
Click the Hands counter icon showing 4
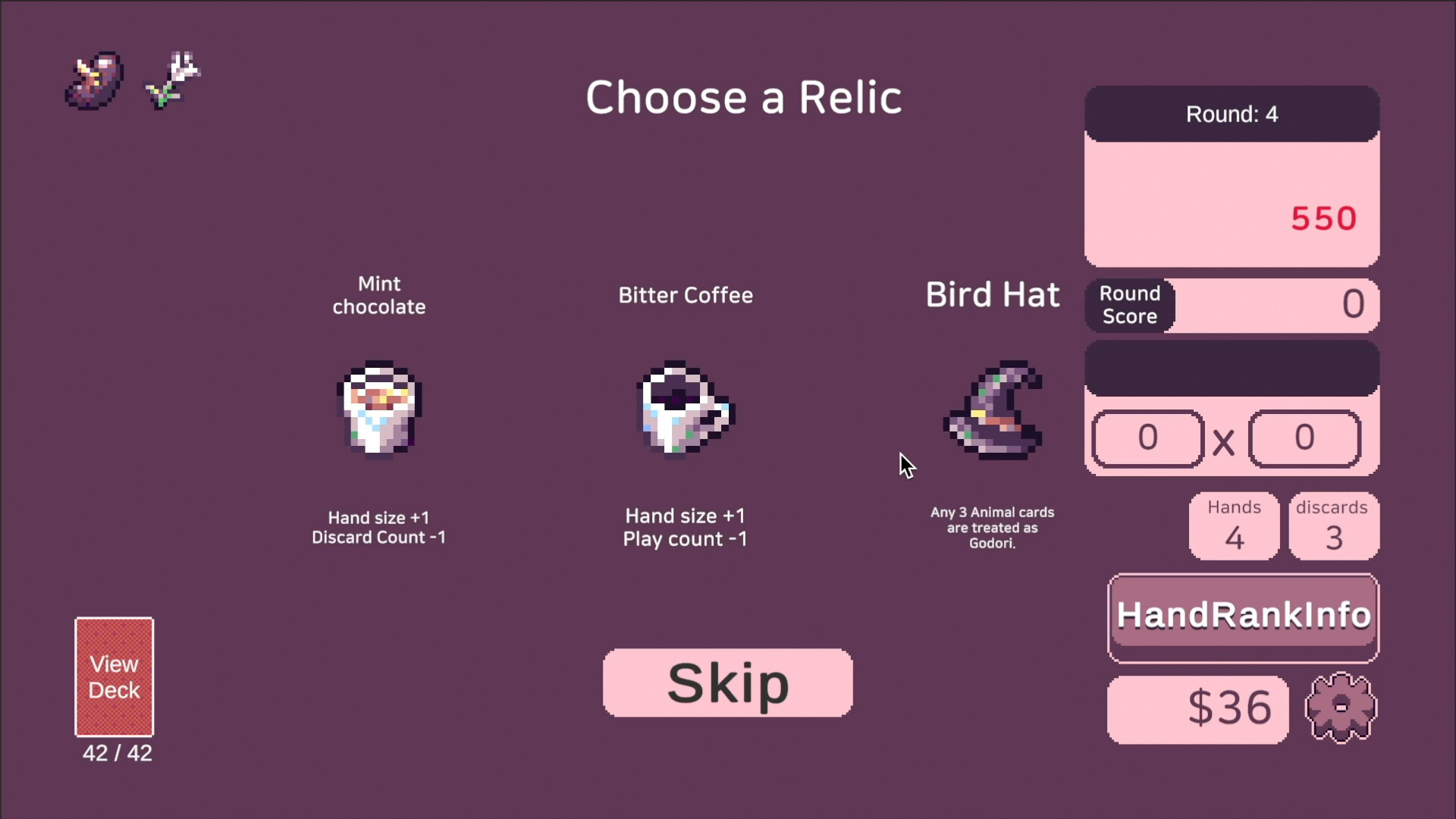1234,526
